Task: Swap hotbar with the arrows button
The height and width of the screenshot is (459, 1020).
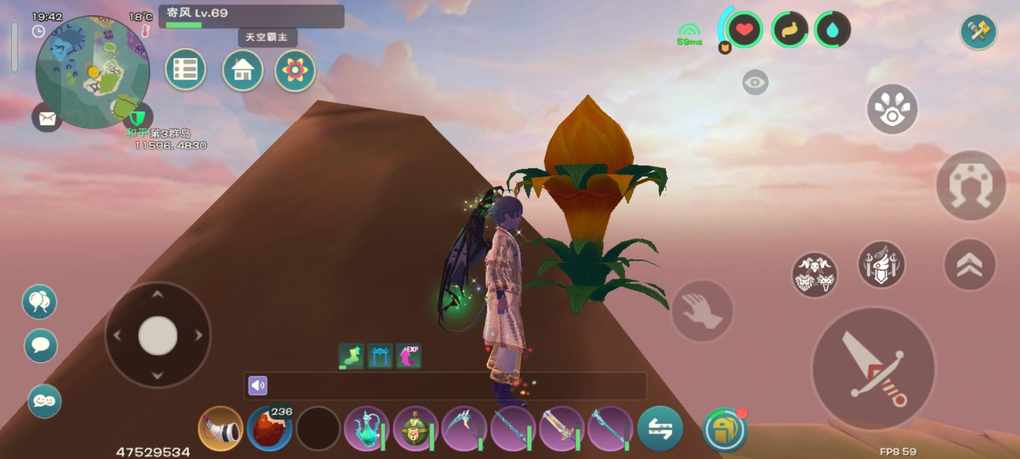Action: 660,428
